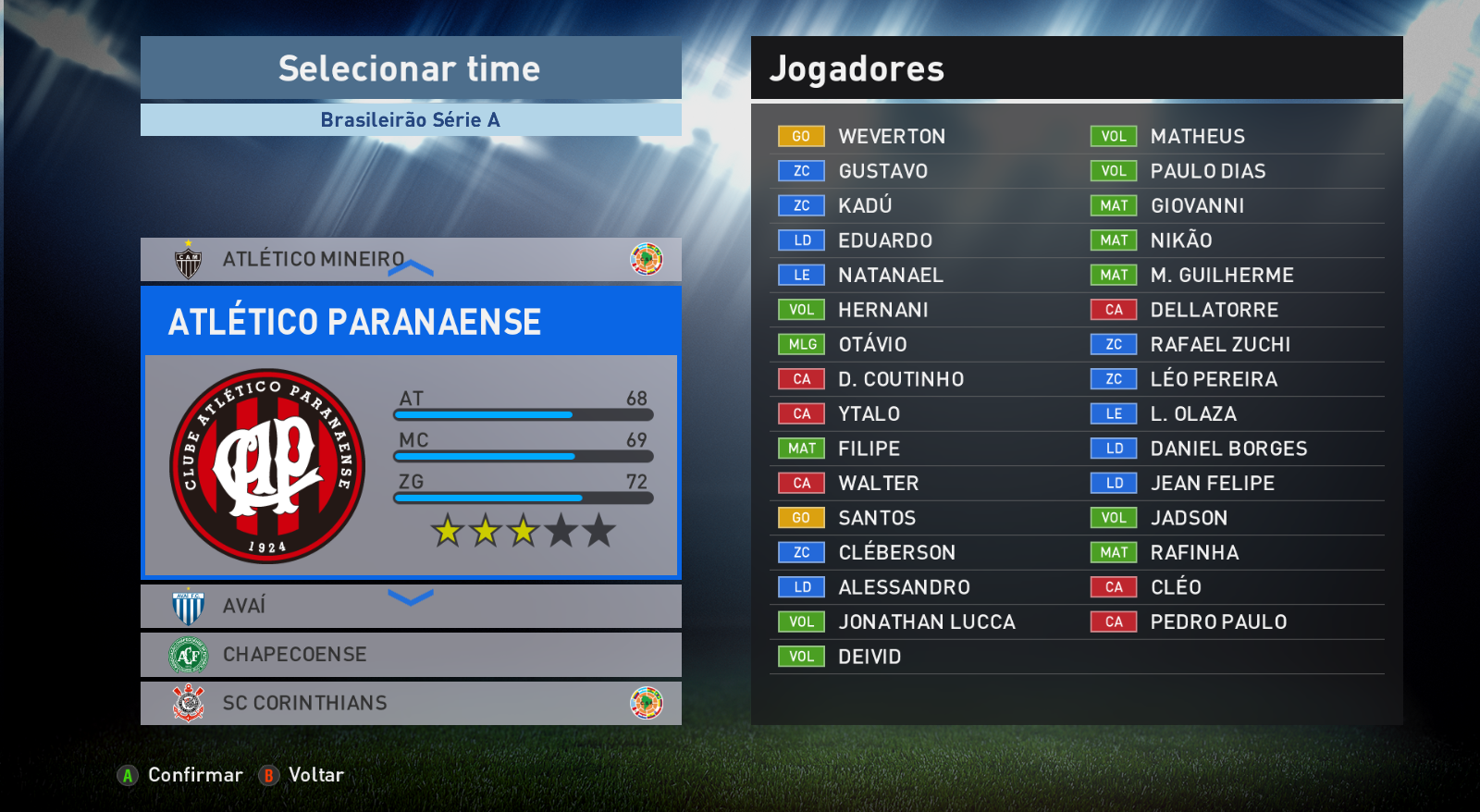
Task: Click the up arrow above the team card
Action: point(411,268)
